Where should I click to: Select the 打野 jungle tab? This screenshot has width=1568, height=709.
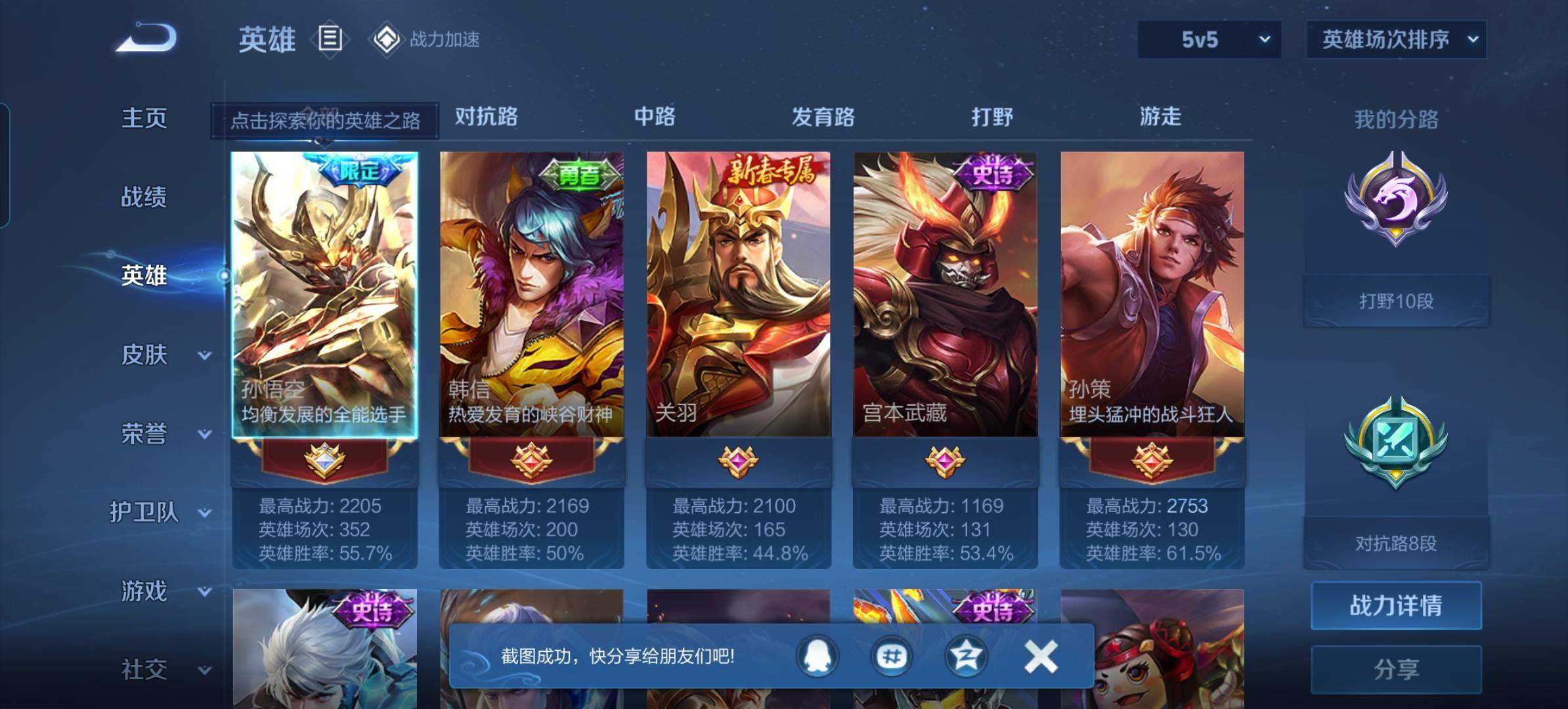click(x=991, y=117)
